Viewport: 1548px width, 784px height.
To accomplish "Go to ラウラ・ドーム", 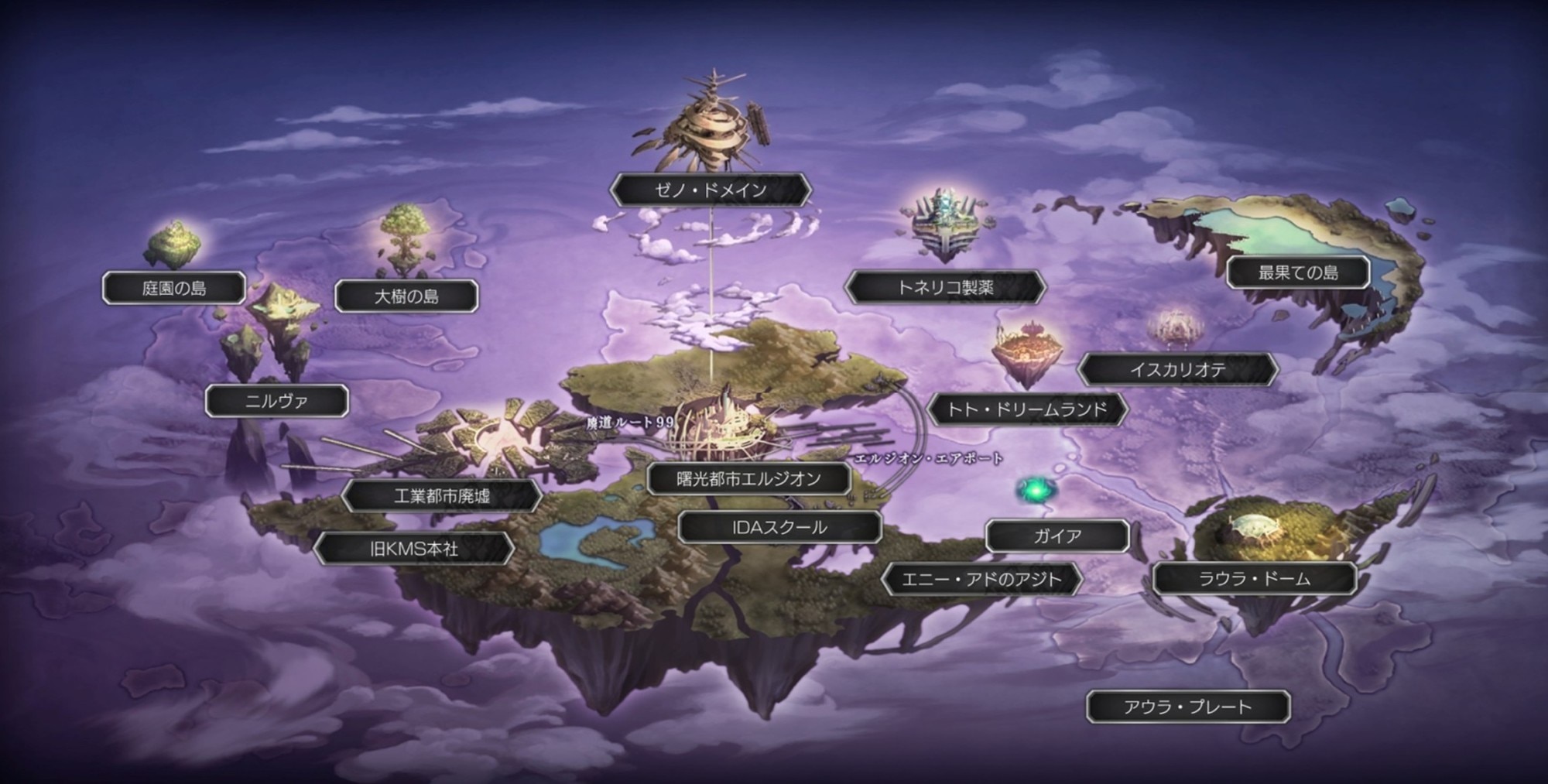I will pyautogui.click(x=1254, y=579).
